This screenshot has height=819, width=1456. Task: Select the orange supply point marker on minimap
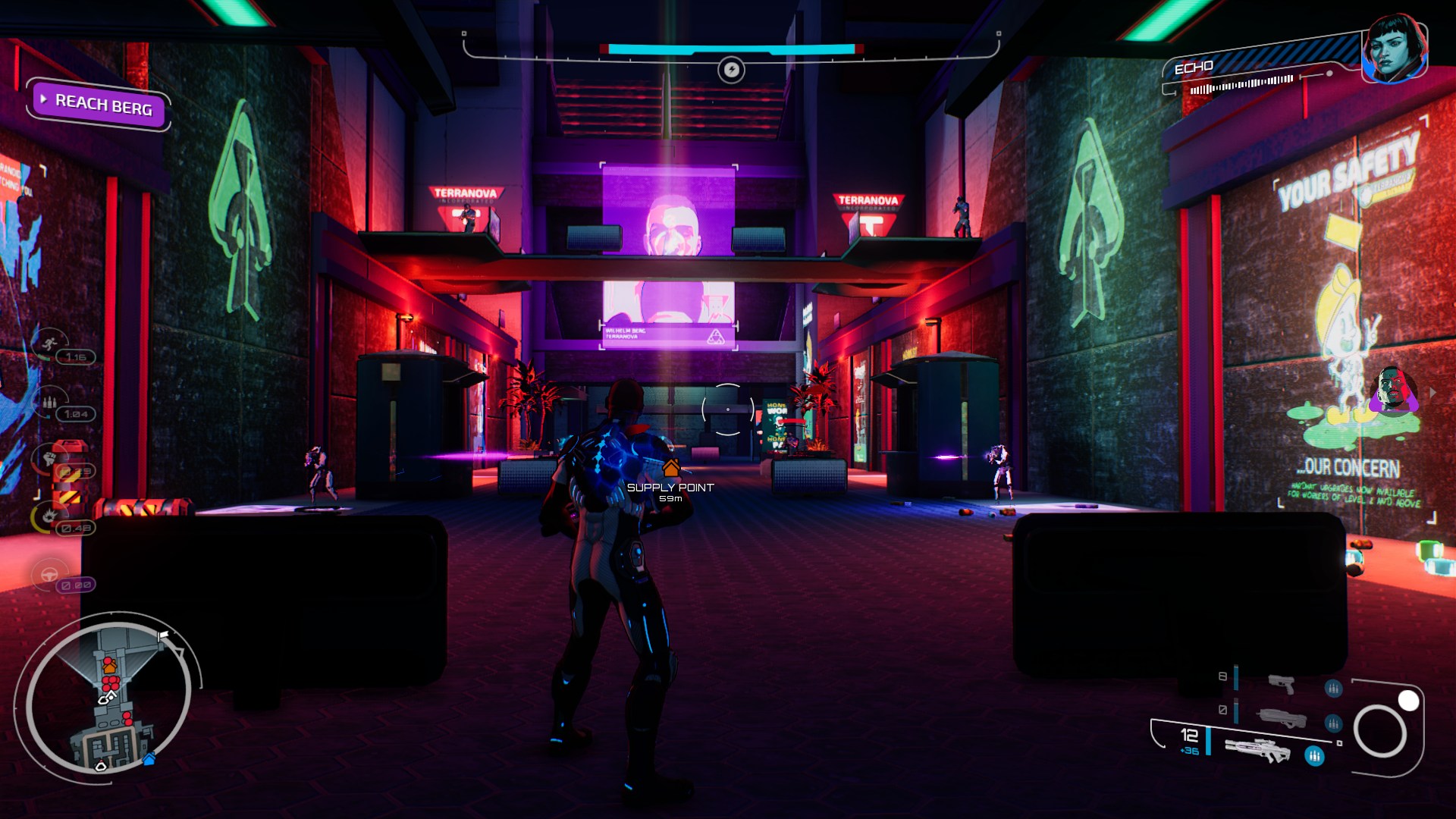(110, 667)
